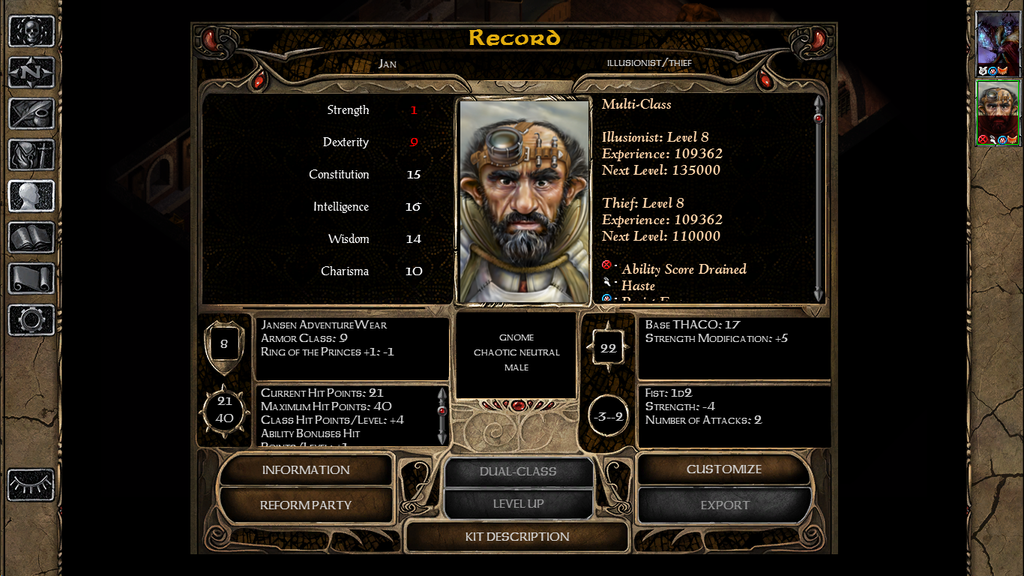1024x576 pixels.
Task: Open the journal with the quill icon
Action: 31,113
